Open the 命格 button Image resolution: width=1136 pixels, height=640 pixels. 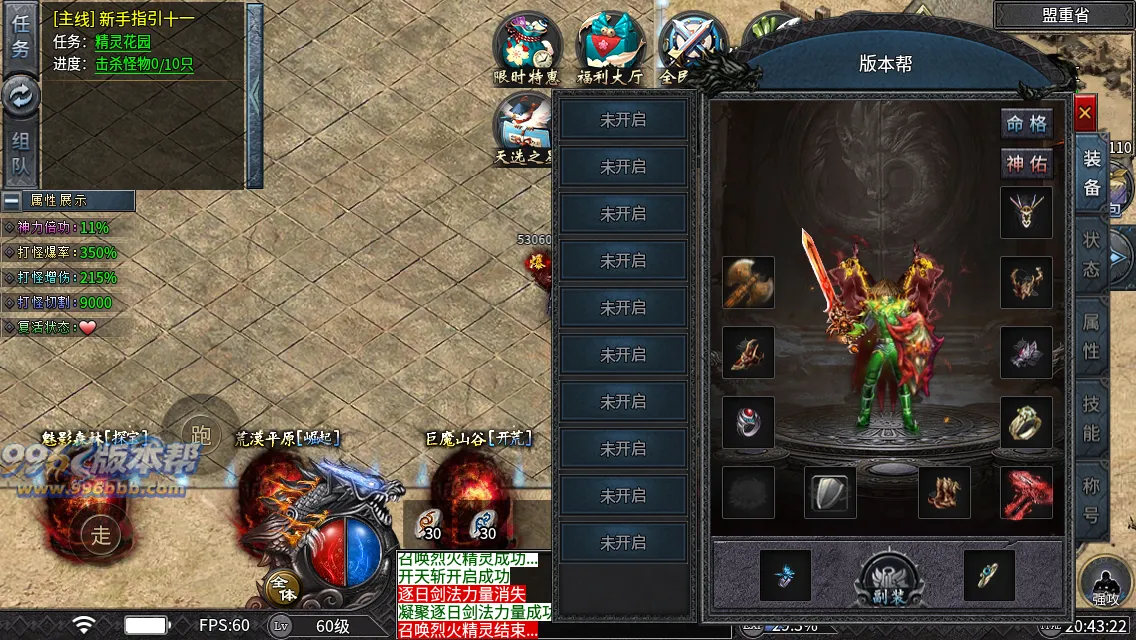point(1026,124)
